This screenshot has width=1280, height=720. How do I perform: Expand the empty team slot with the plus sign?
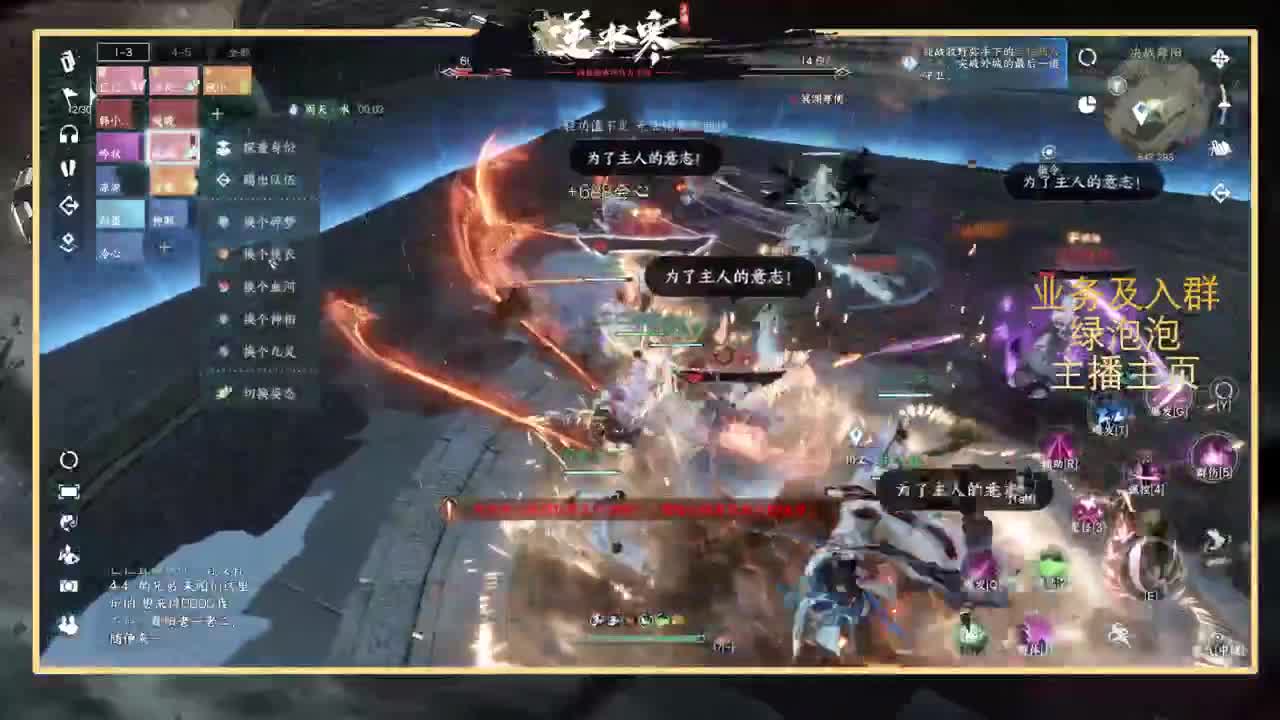pyautogui.click(x=164, y=245)
